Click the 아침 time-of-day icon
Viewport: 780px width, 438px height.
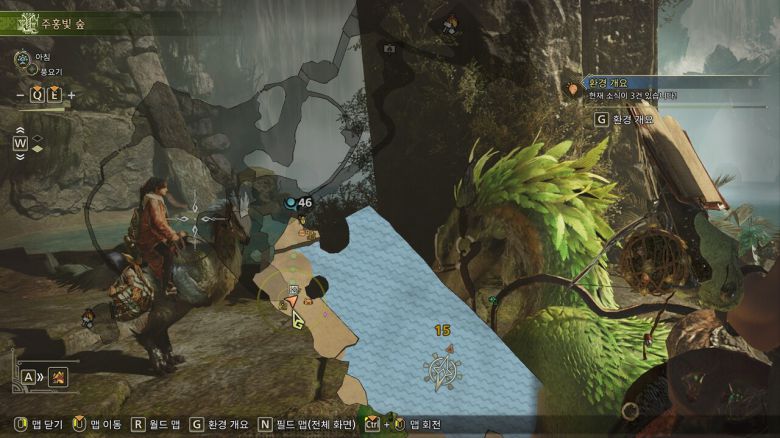pos(22,59)
